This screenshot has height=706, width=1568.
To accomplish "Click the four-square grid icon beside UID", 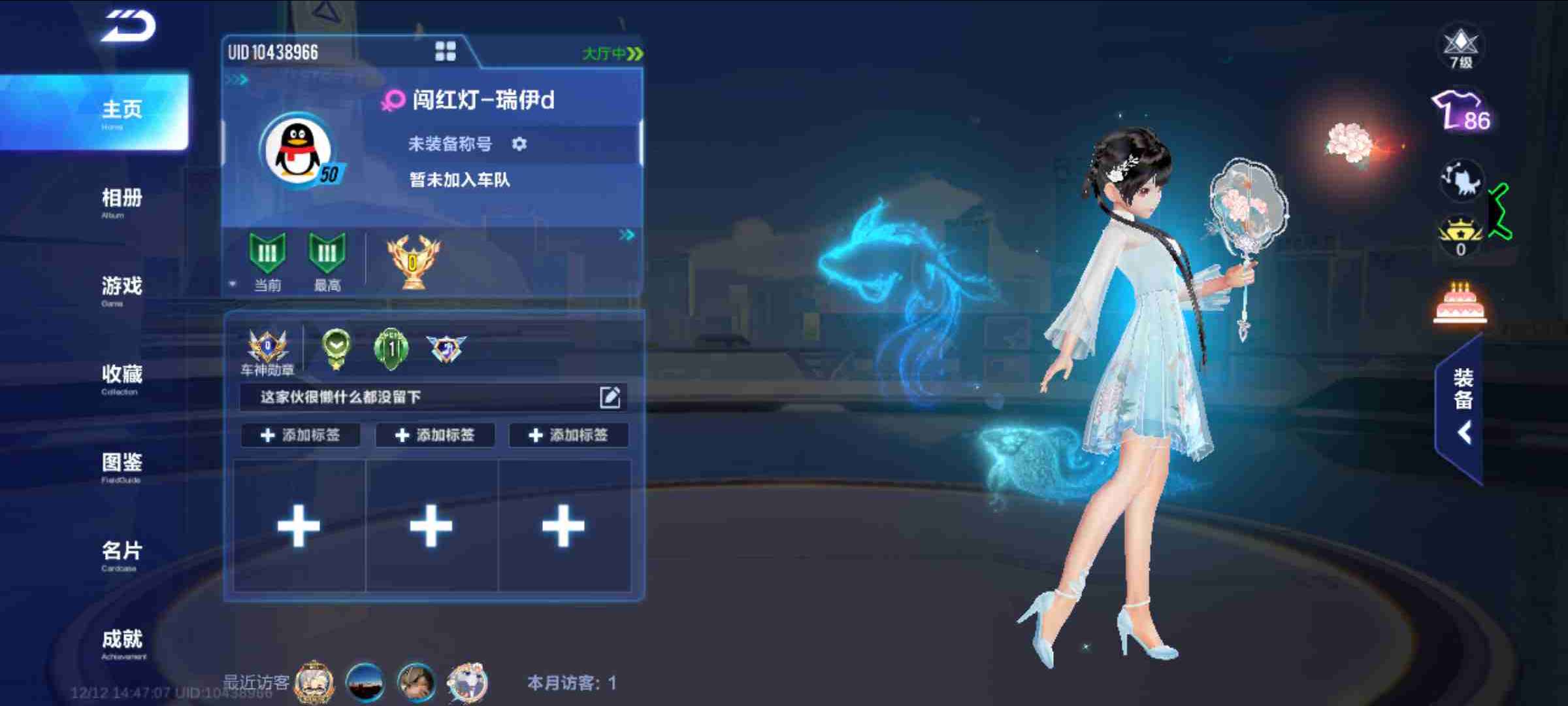I will tap(446, 51).
